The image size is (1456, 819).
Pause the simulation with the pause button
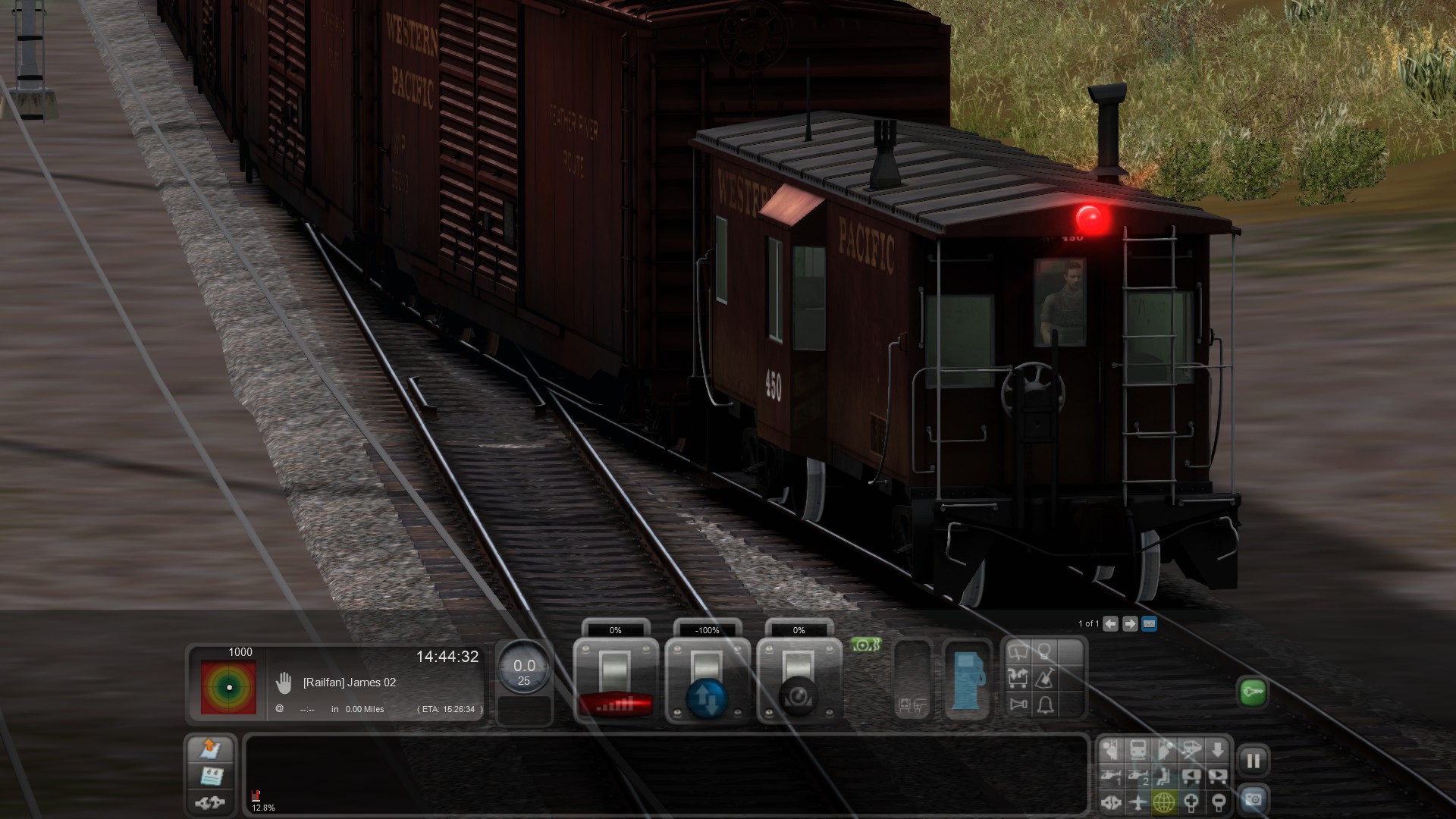(x=1253, y=761)
